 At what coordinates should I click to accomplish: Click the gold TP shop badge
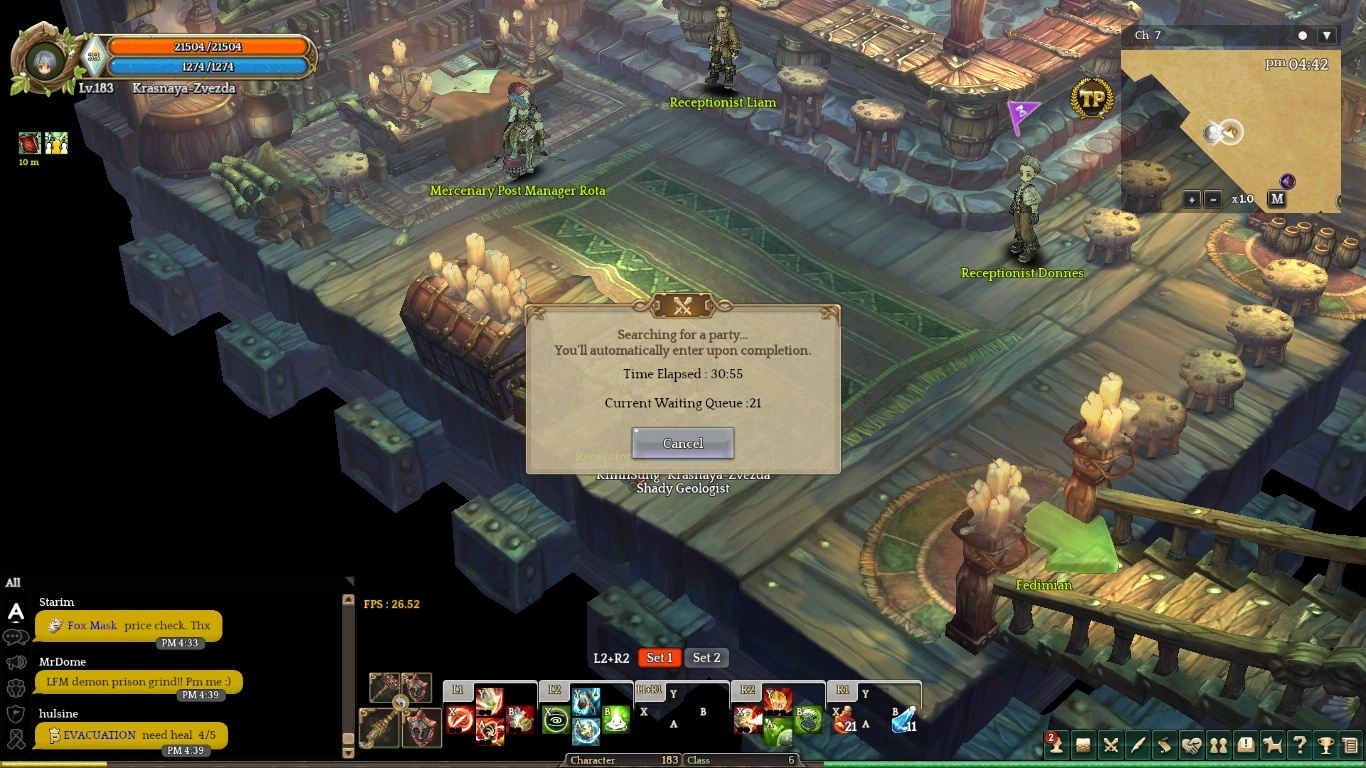pos(1092,99)
